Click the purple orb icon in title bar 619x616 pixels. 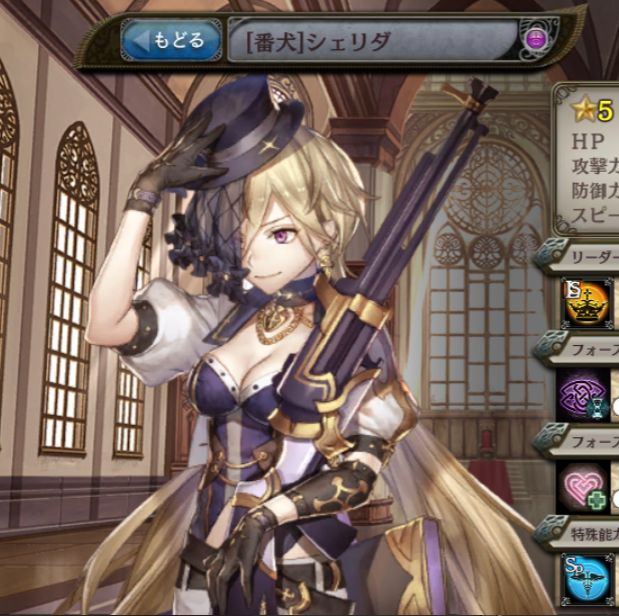click(x=536, y=41)
